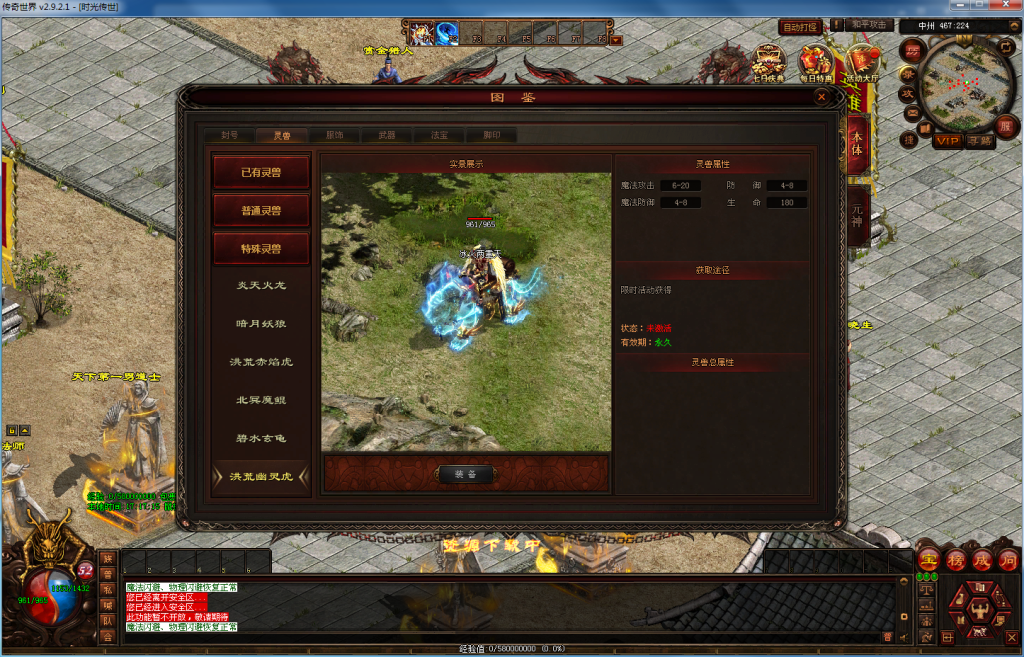Open the 活动大厅 event hall icon

(860, 64)
